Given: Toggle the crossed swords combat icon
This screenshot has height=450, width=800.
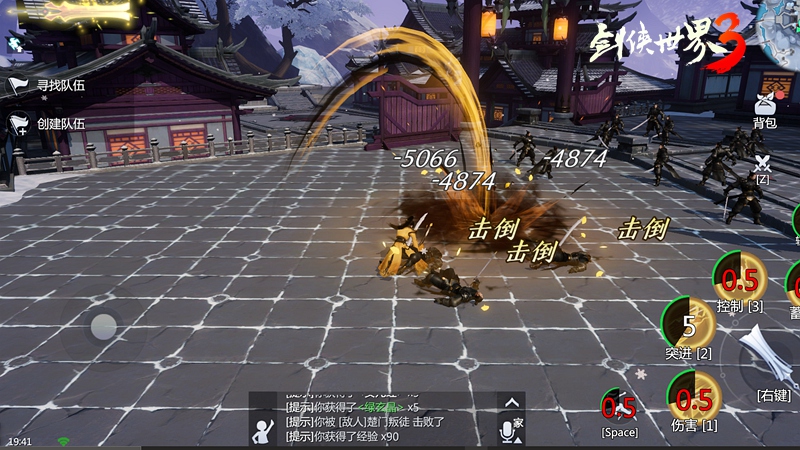Looking at the screenshot, I should click(x=762, y=163).
